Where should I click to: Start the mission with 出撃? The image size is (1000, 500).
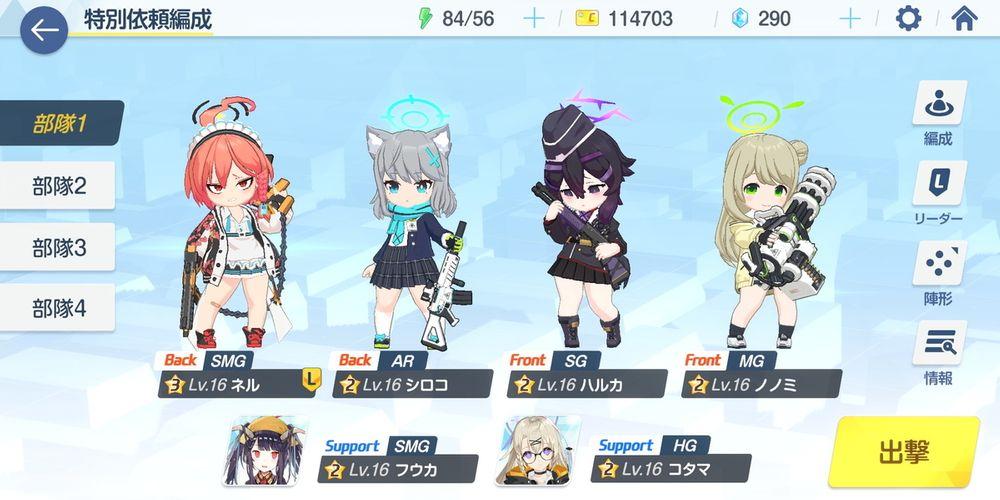pyautogui.click(x=903, y=452)
